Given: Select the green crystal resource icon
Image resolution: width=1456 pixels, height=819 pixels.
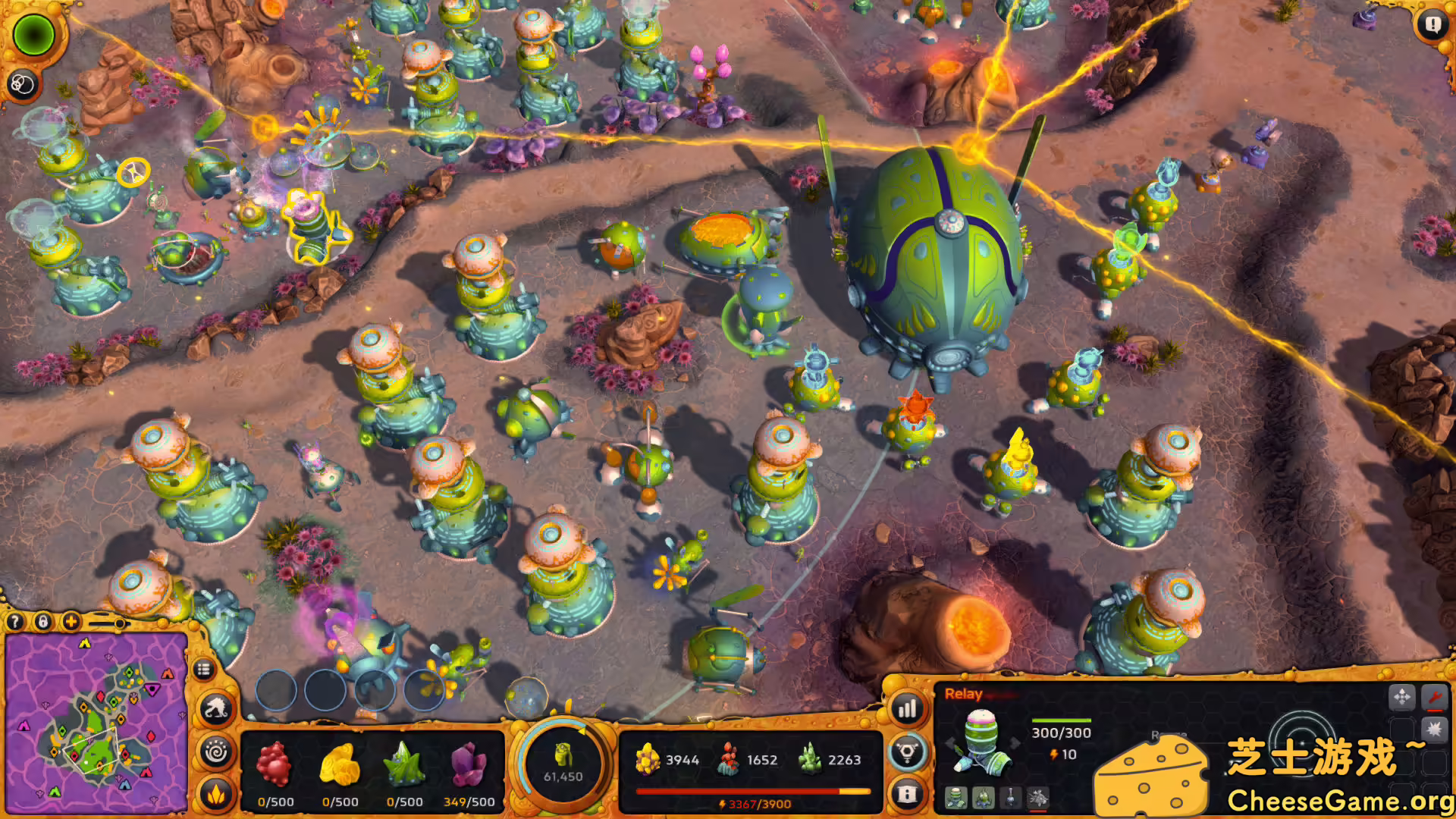Looking at the screenshot, I should (x=404, y=764).
